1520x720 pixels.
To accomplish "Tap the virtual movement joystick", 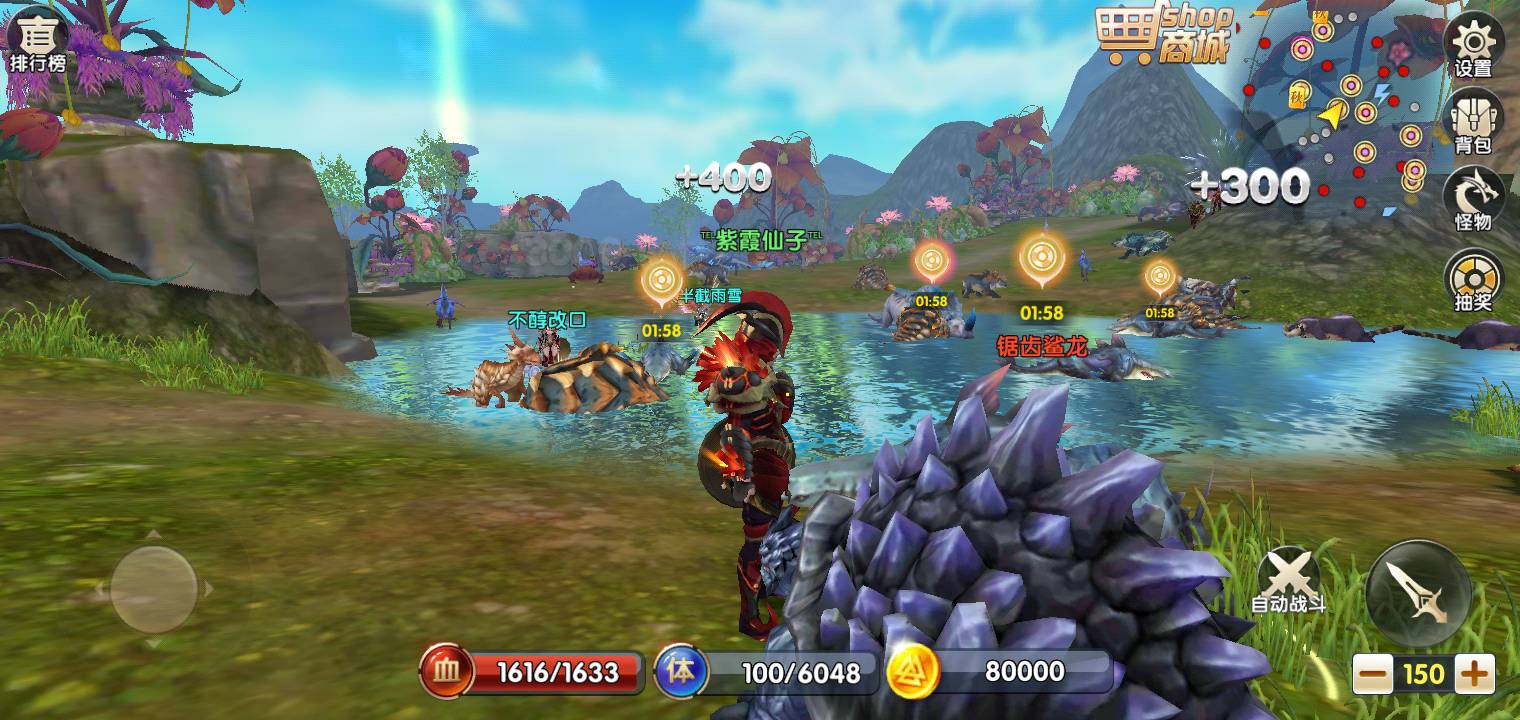I will pyautogui.click(x=153, y=589).
